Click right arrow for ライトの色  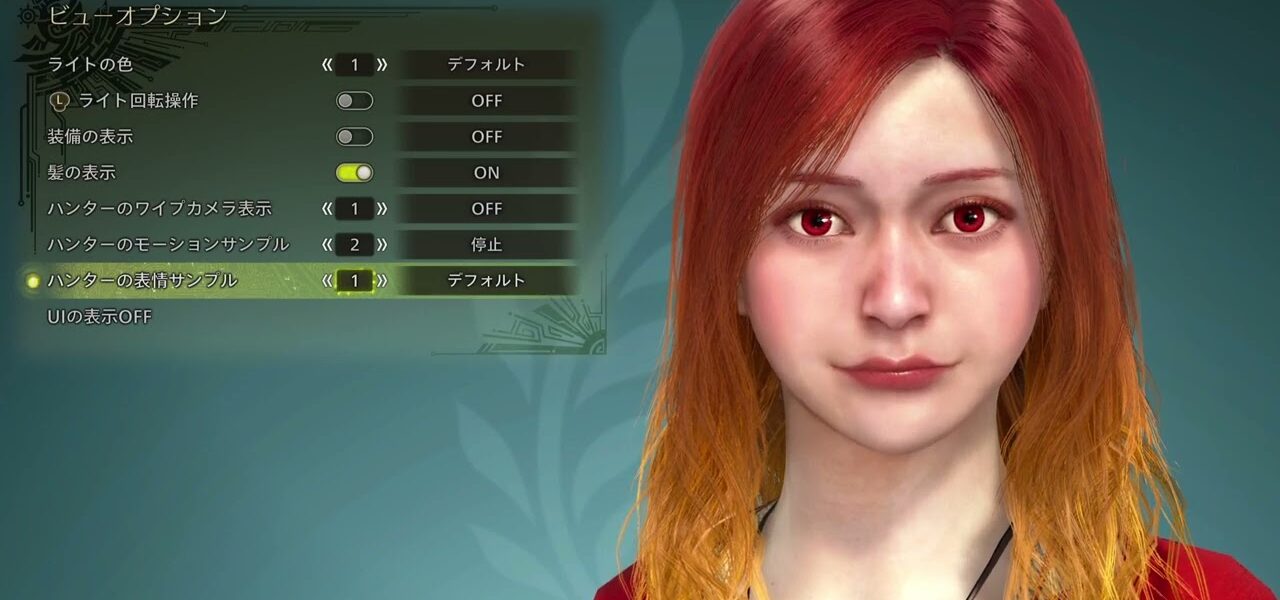click(x=382, y=65)
